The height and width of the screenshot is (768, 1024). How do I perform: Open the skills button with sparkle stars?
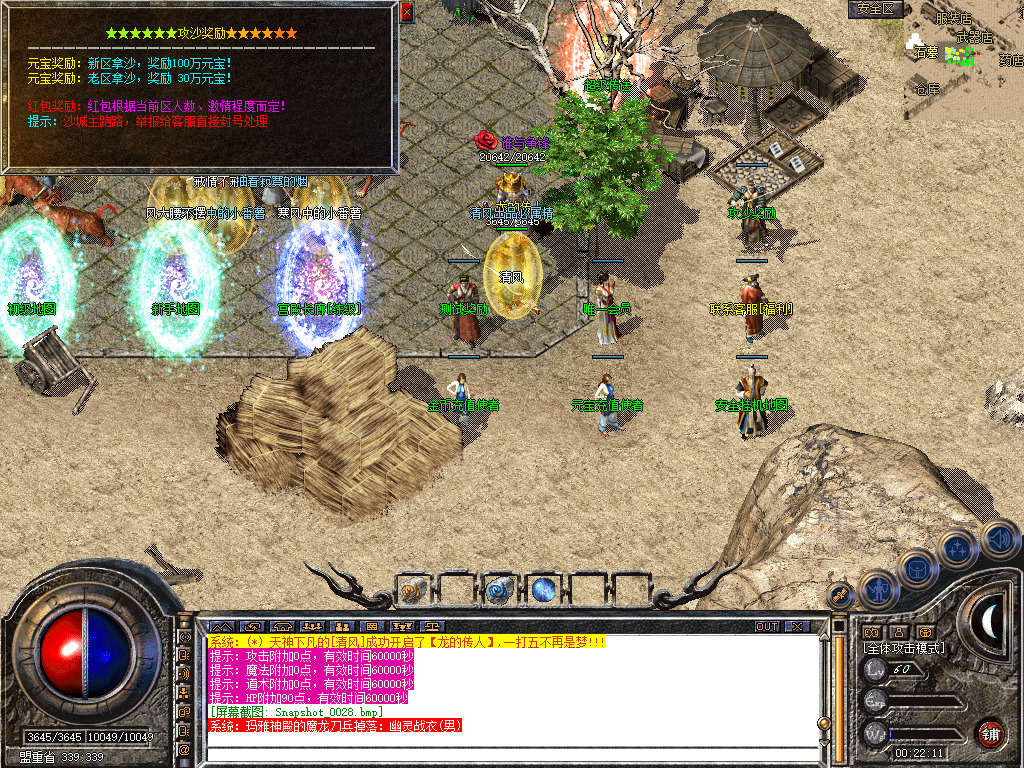(x=957, y=549)
